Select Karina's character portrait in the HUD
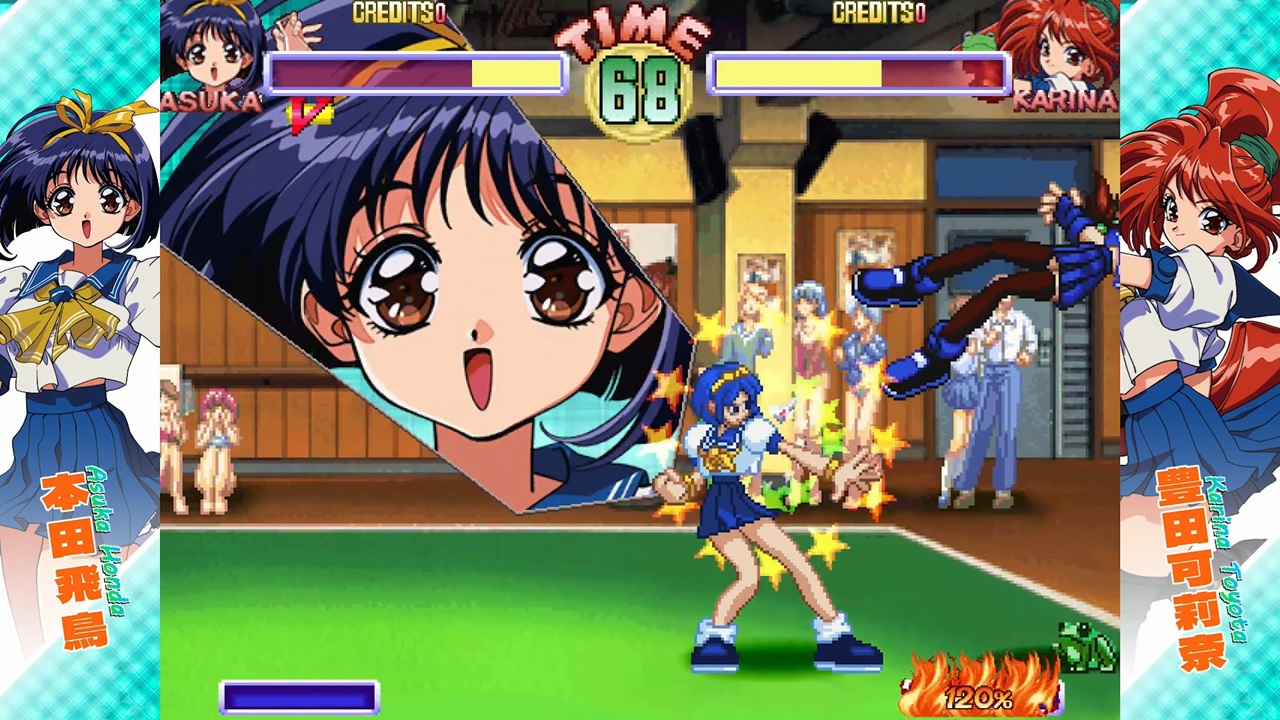The image size is (1280, 720). tap(1062, 45)
